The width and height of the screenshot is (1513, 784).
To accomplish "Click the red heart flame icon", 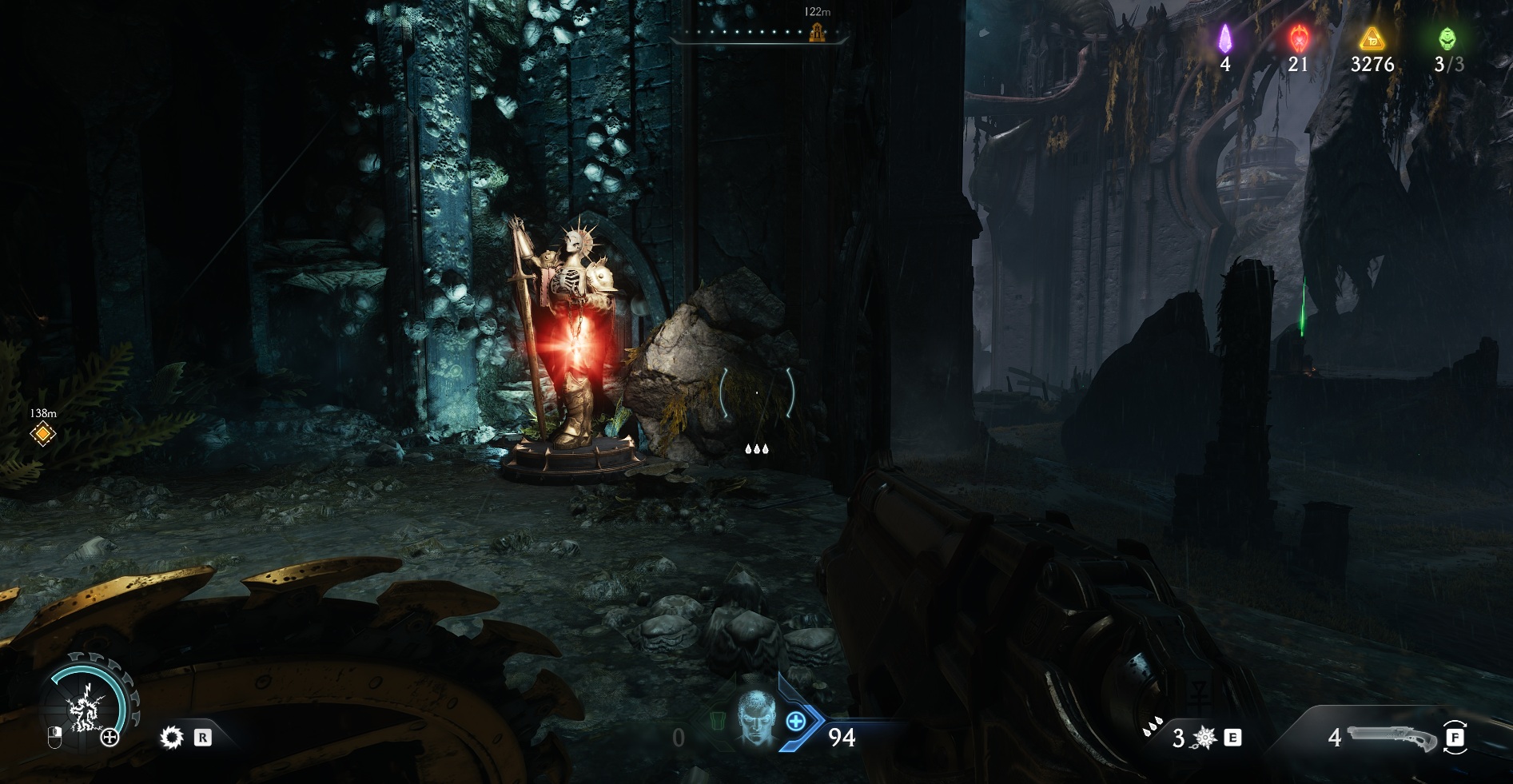I will pos(1299,38).
